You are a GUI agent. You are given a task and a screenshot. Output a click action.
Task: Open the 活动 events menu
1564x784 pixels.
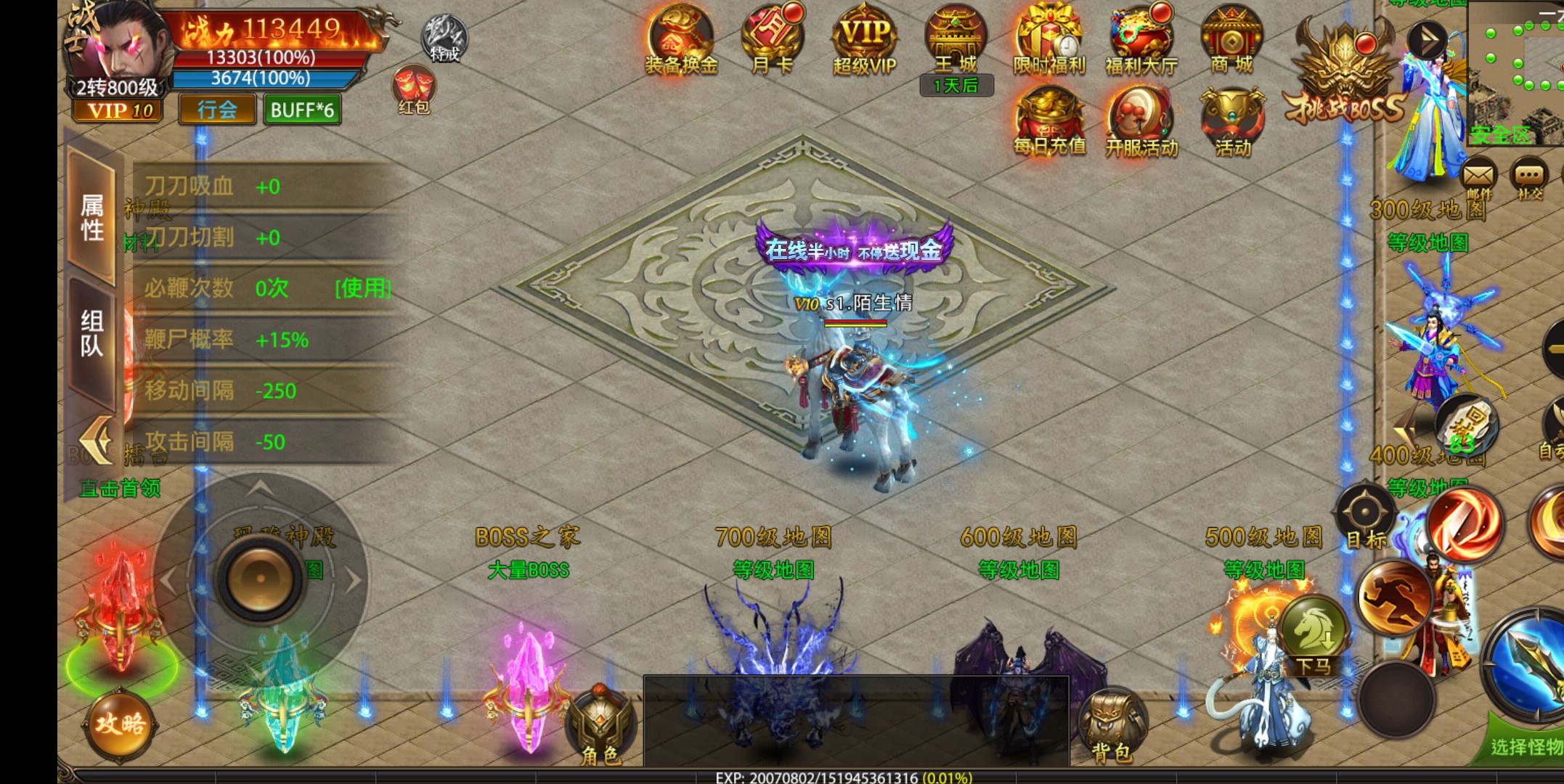(x=1232, y=121)
